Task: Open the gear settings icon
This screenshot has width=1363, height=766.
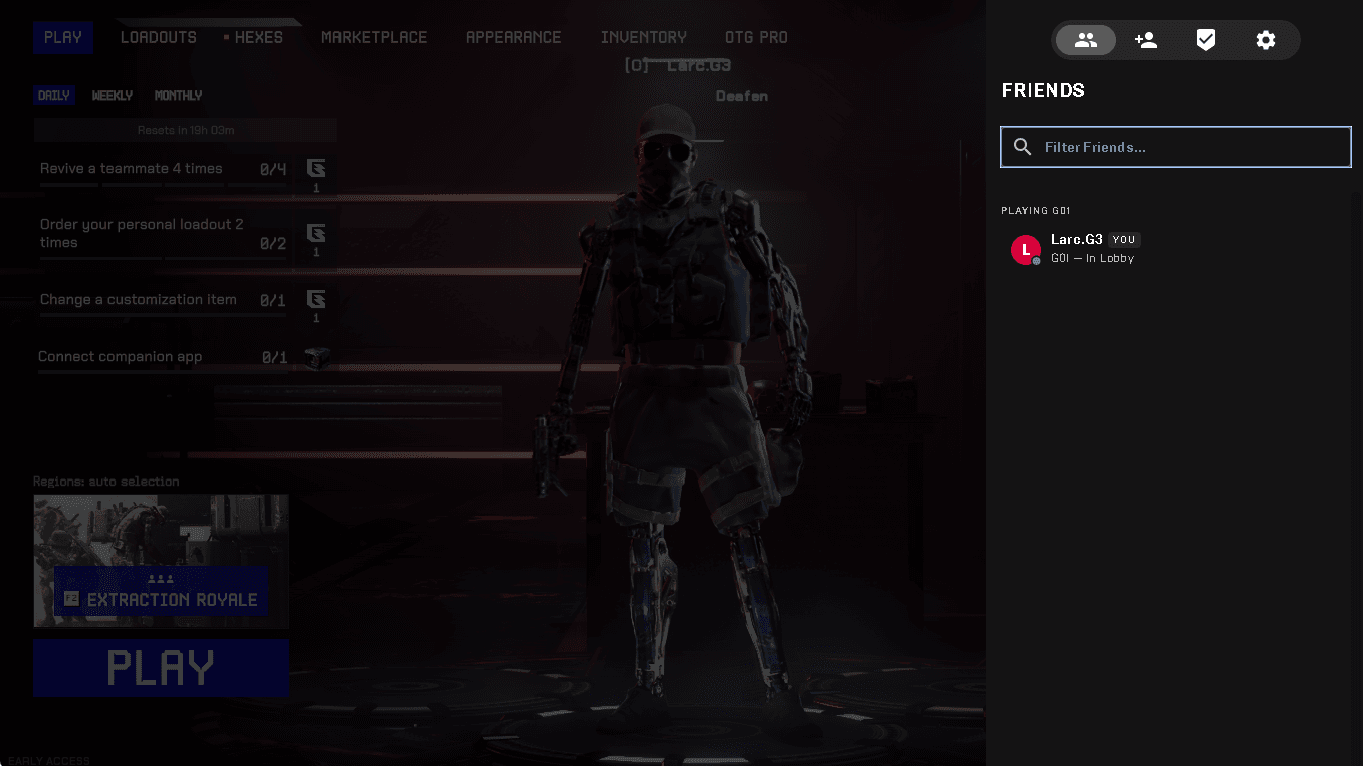Action: (x=1265, y=40)
